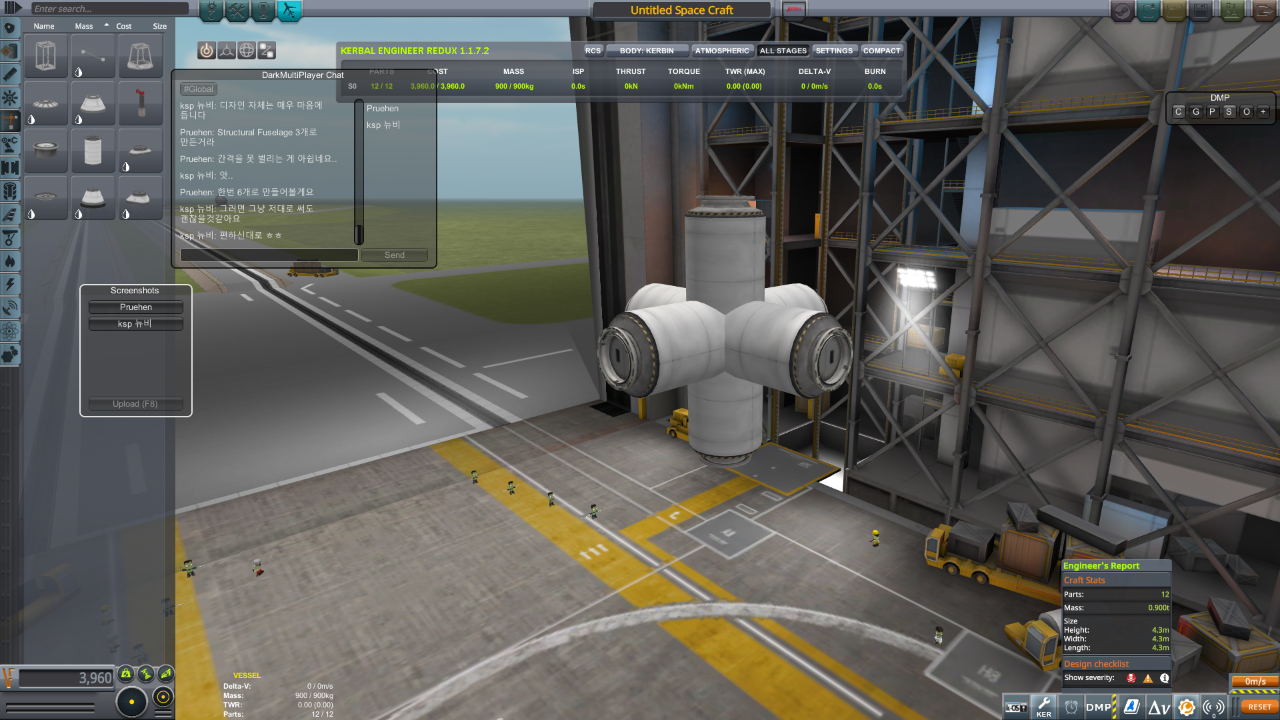Upload a screenshot with Upload (F8)
The image size is (1280, 720).
tap(136, 404)
